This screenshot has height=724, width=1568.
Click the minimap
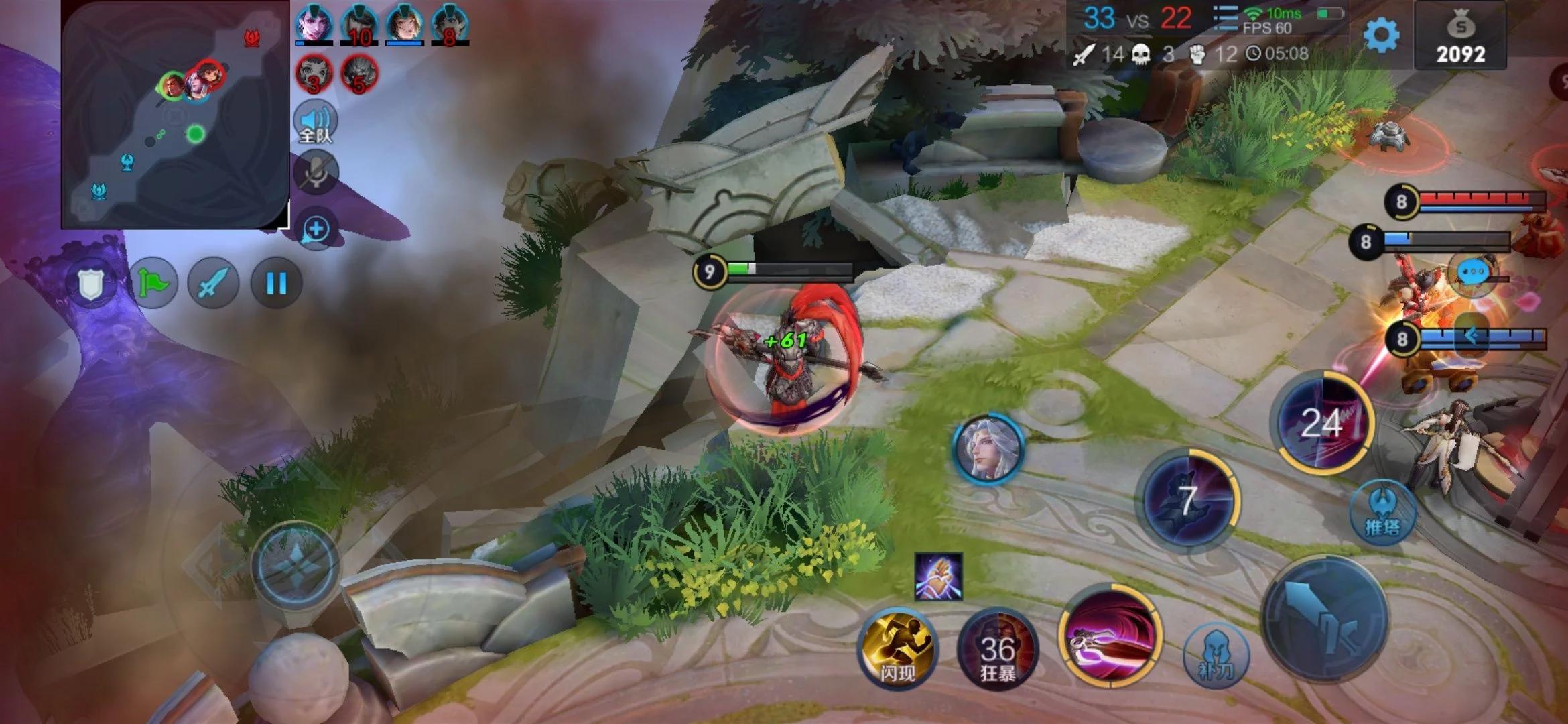[x=175, y=115]
